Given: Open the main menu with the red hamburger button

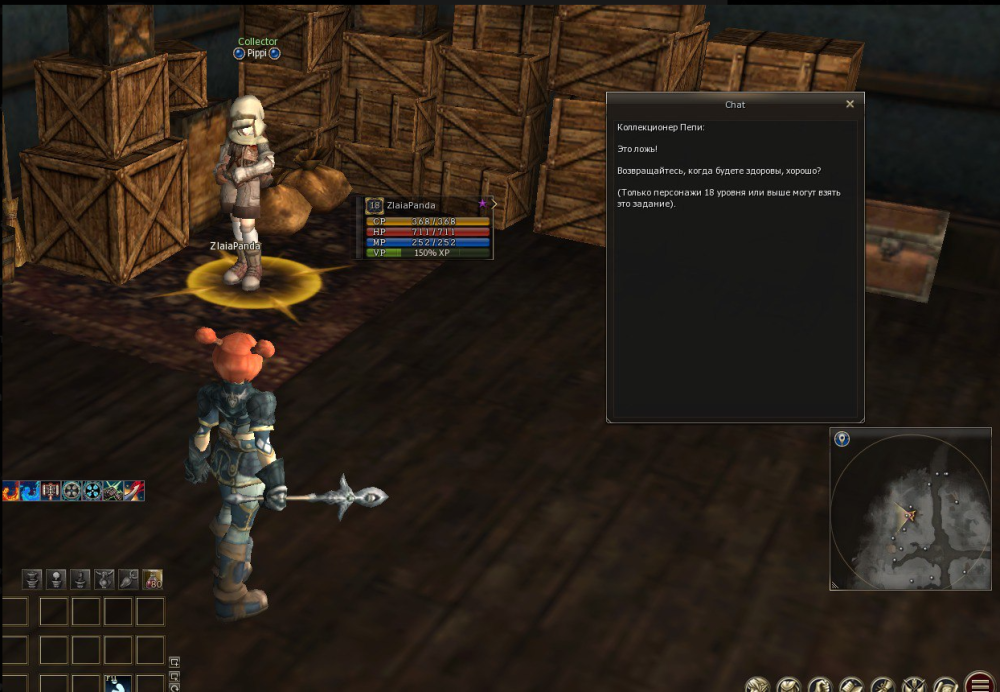Looking at the screenshot, I should tap(981, 683).
